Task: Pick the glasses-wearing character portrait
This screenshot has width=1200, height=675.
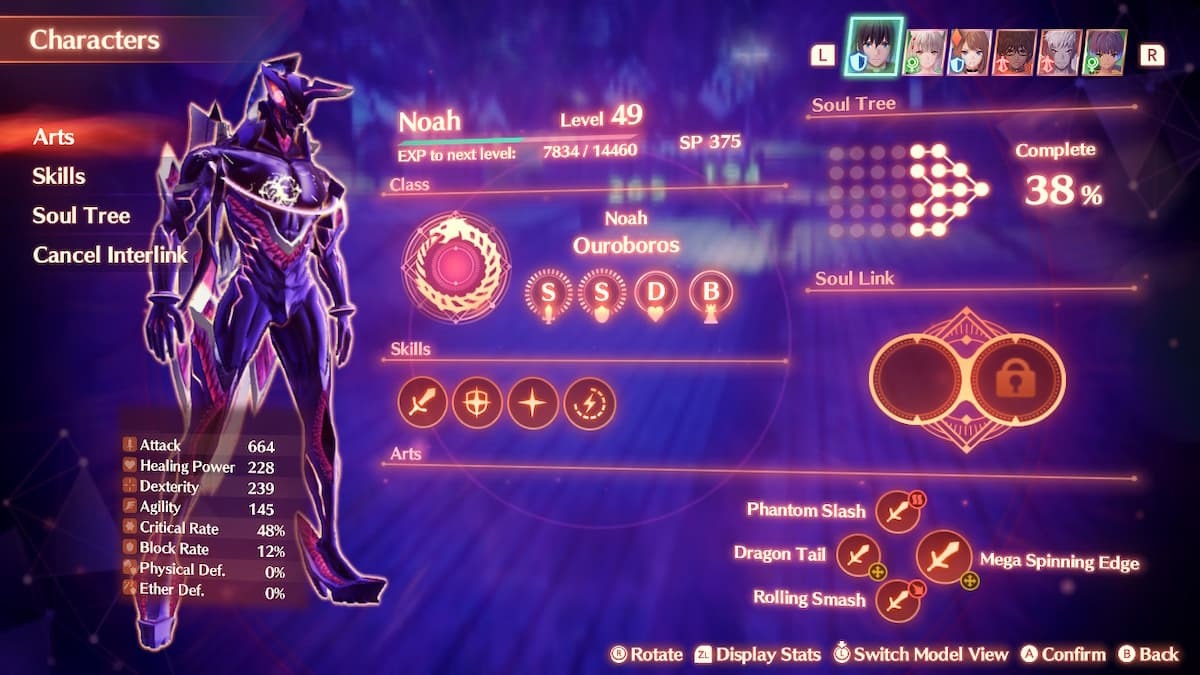Action: [x=1014, y=52]
